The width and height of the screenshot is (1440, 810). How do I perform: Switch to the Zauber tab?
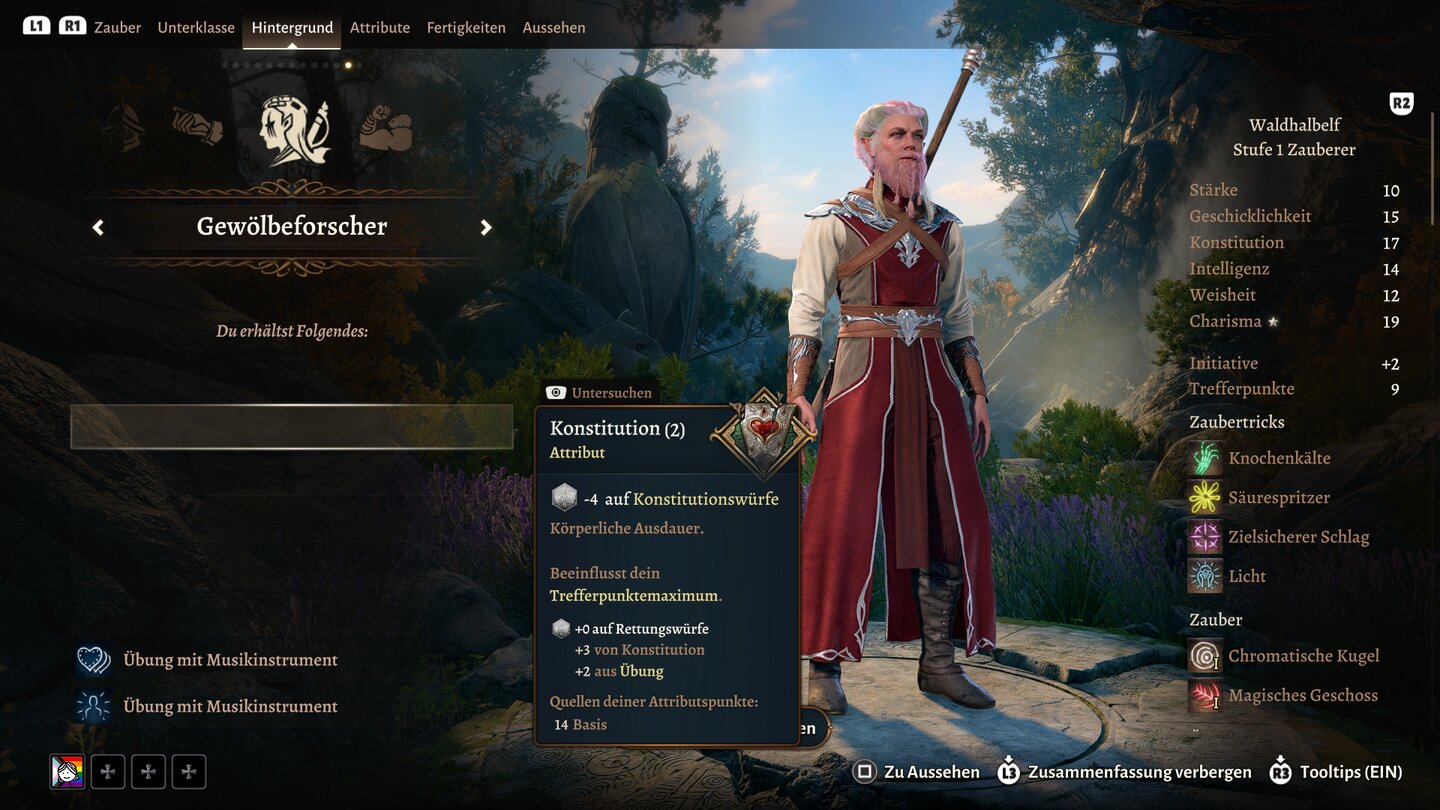coord(117,27)
